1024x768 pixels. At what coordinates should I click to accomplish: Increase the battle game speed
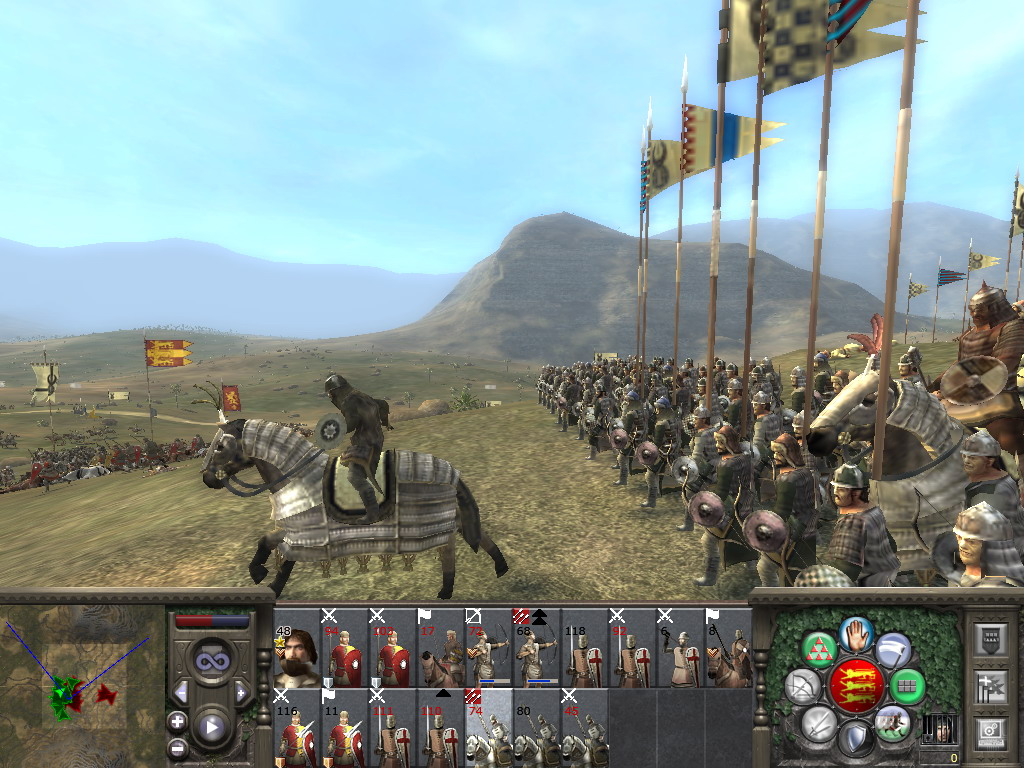(x=241, y=692)
